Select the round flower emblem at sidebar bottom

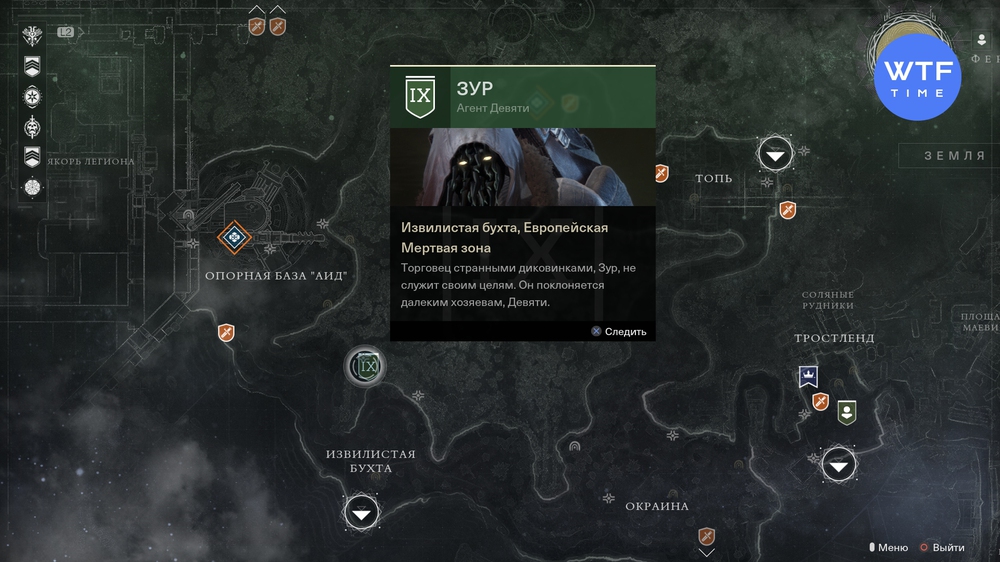[33, 187]
